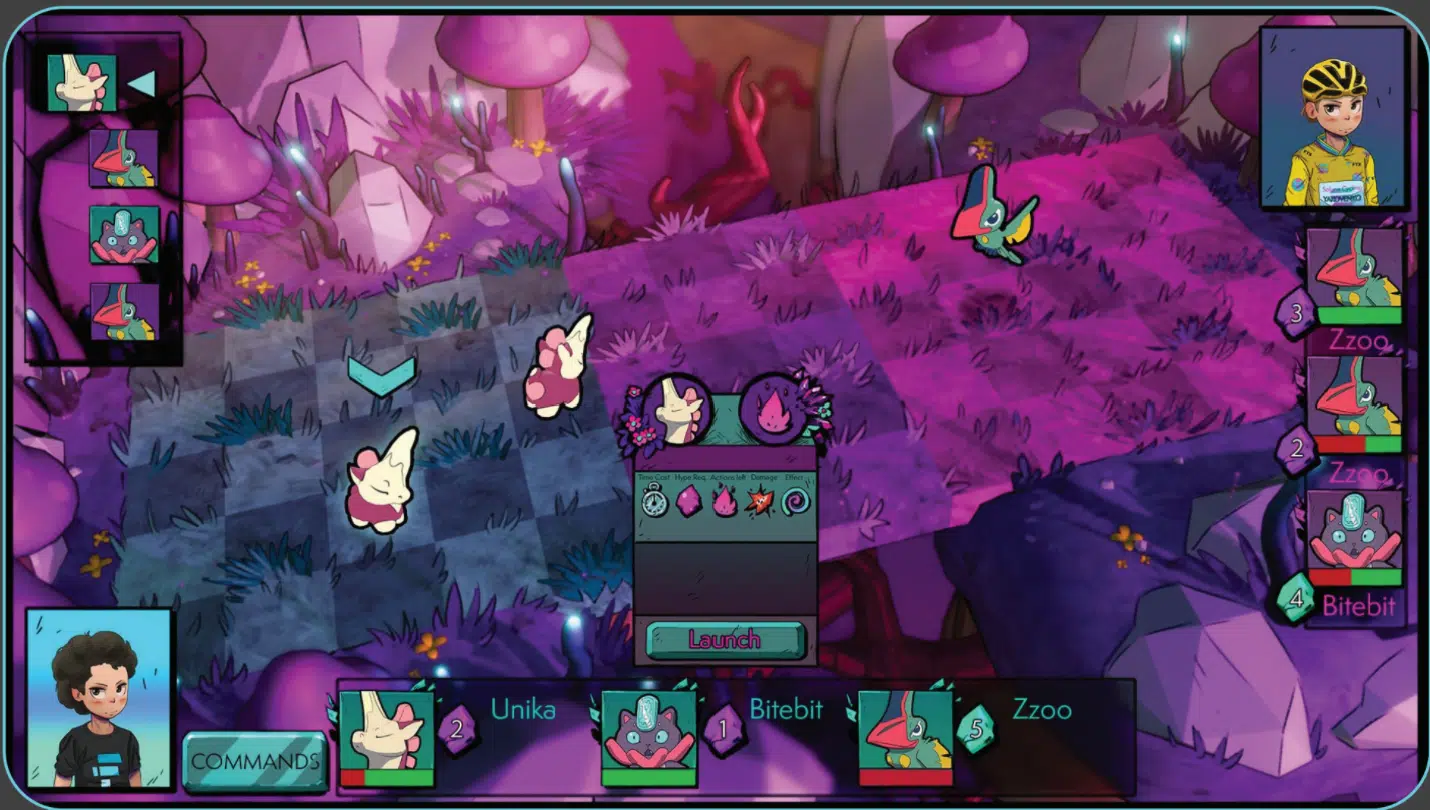Click Bitebit in the turn order list
Viewport: 1430px width, 810px height.
pyautogui.click(x=124, y=235)
